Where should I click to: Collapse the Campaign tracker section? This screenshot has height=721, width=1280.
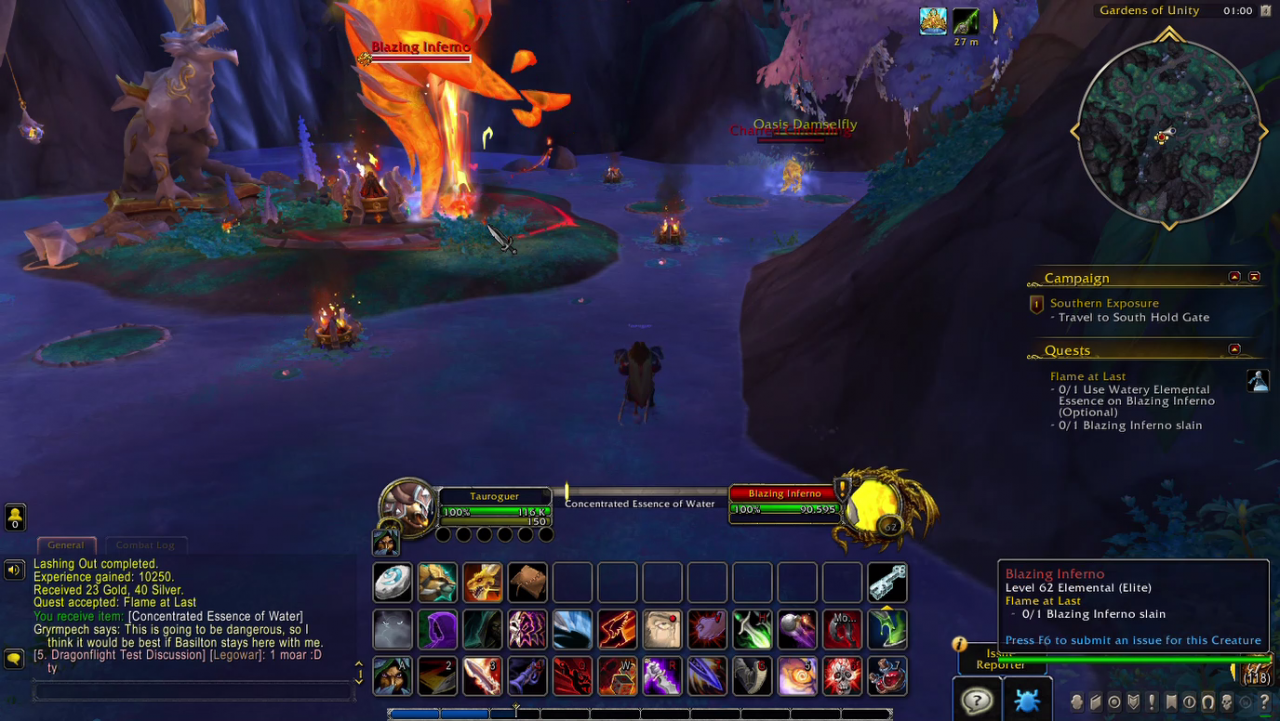(1234, 277)
